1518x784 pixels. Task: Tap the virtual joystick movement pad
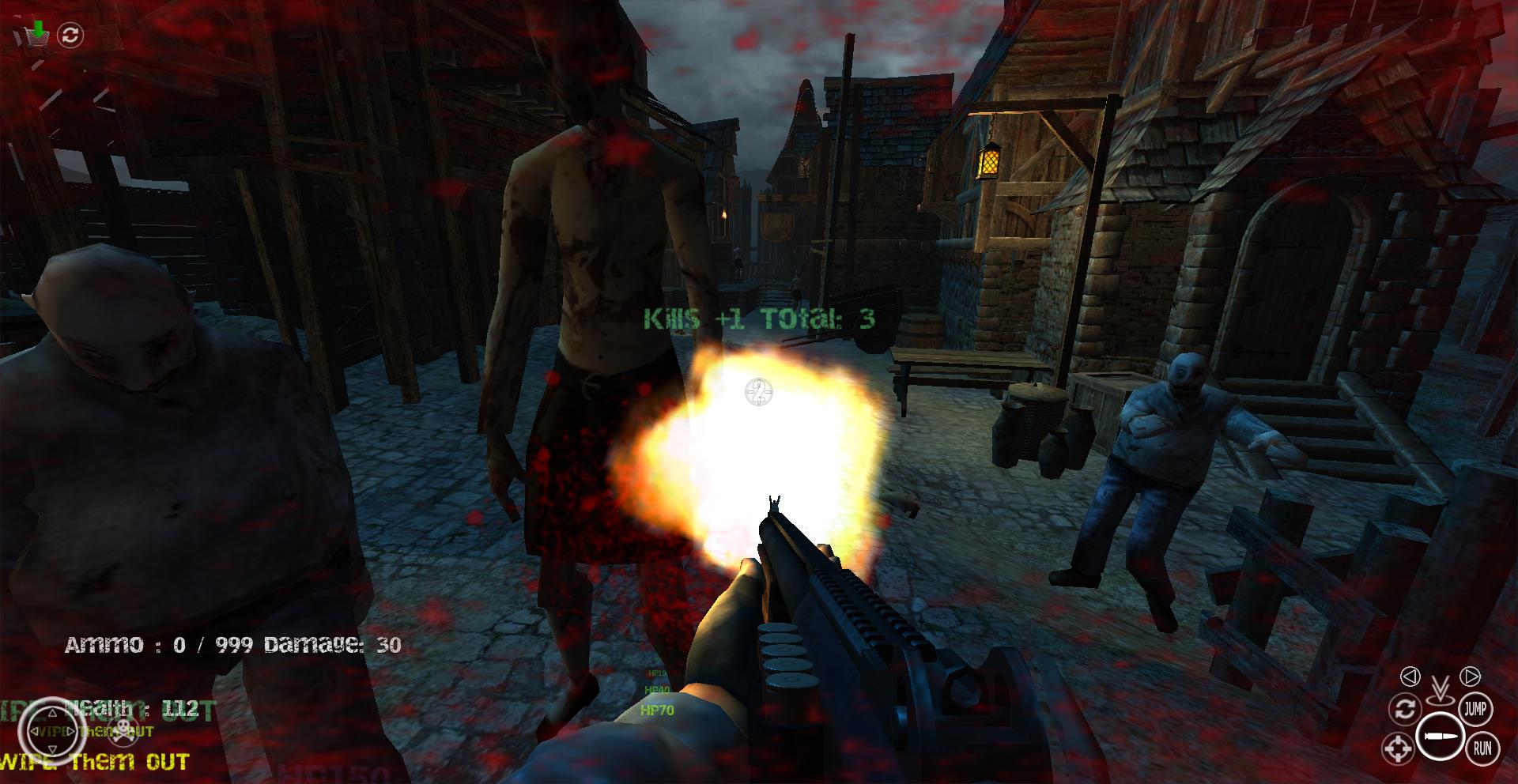51,731
